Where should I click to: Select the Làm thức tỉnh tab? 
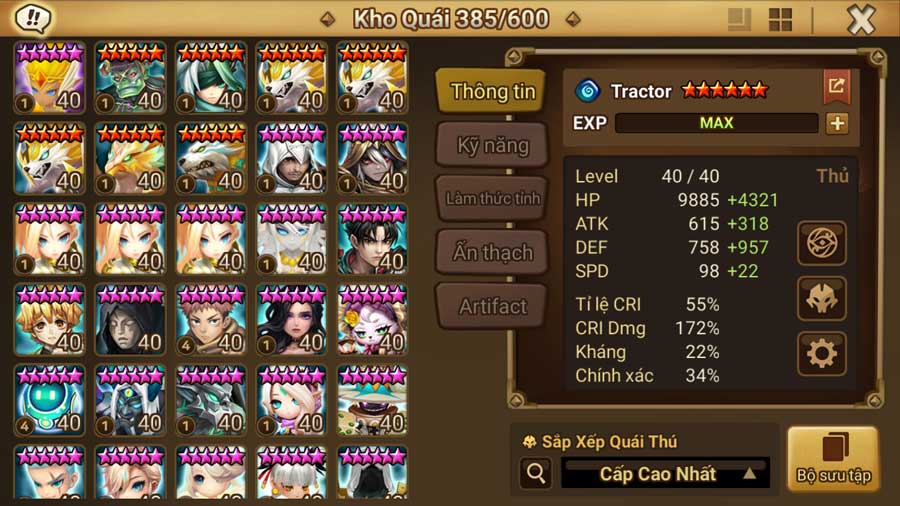[492, 198]
